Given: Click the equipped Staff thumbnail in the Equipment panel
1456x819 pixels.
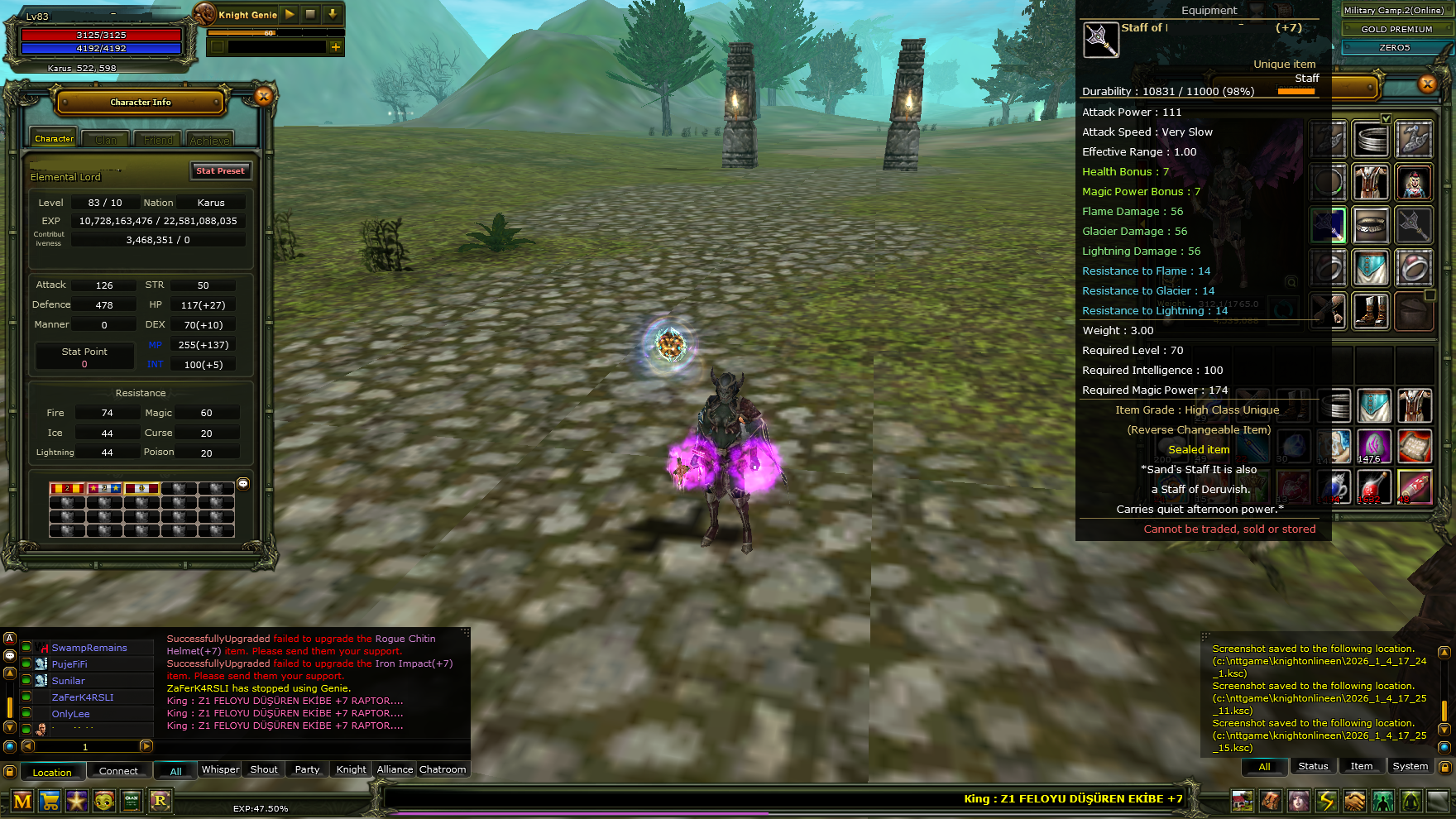Looking at the screenshot, I should click(x=1100, y=39).
